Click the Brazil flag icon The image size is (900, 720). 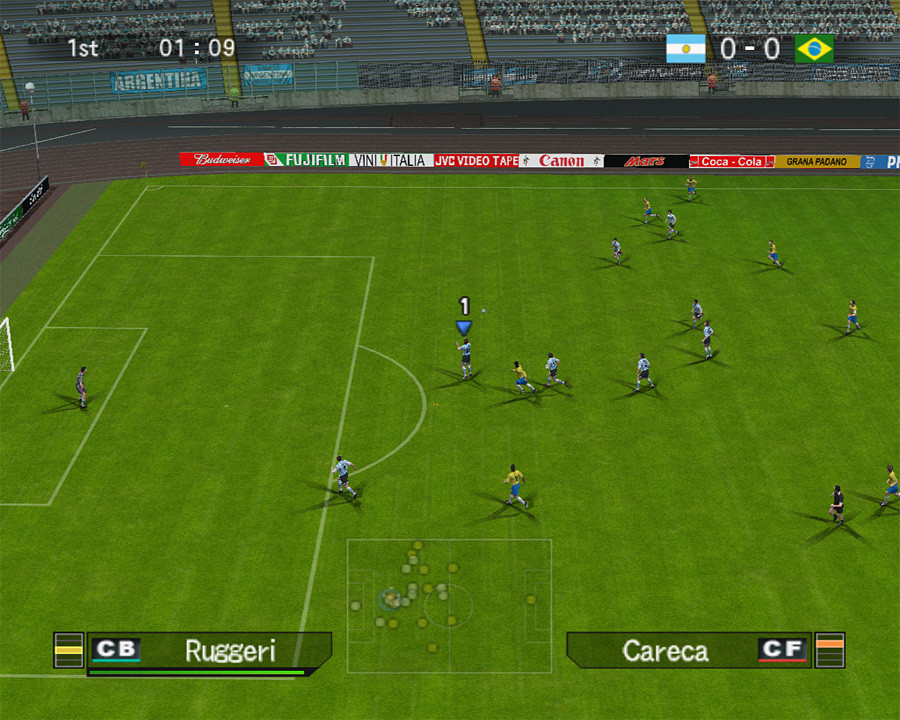(x=814, y=49)
